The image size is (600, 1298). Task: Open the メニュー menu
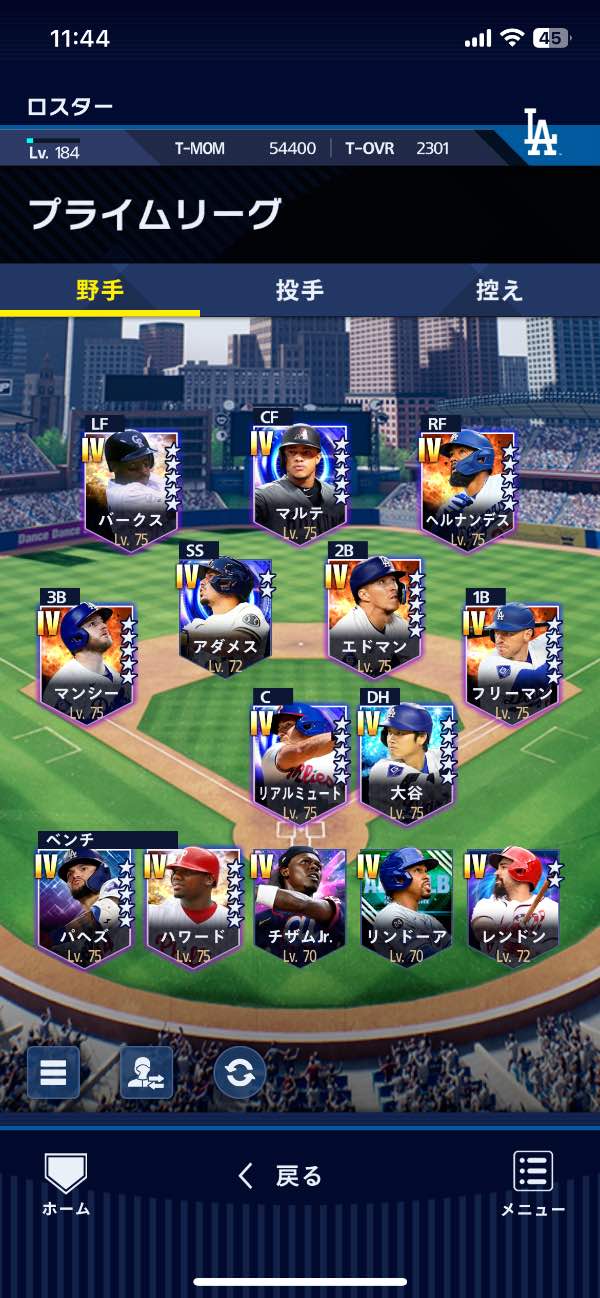click(x=533, y=1184)
